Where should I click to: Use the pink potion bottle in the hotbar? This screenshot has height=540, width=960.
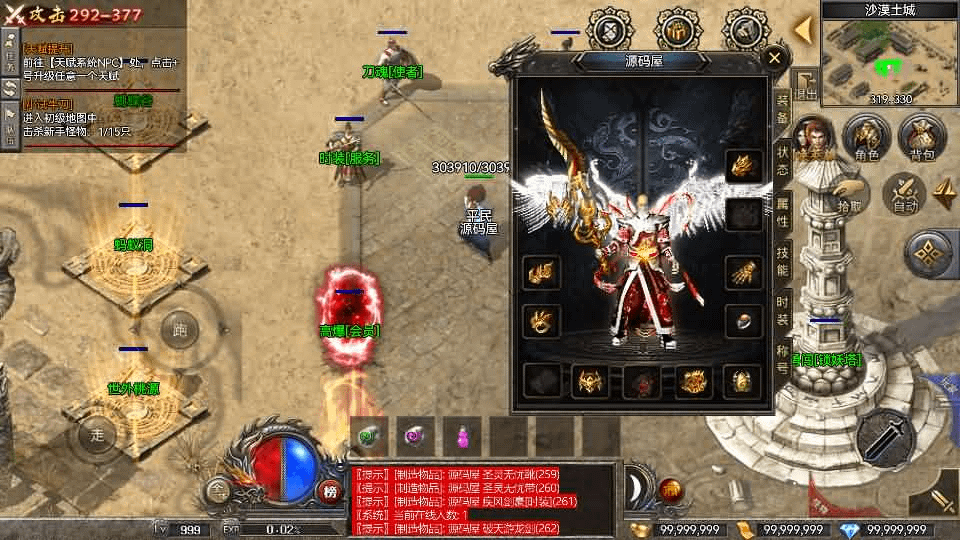coord(462,435)
